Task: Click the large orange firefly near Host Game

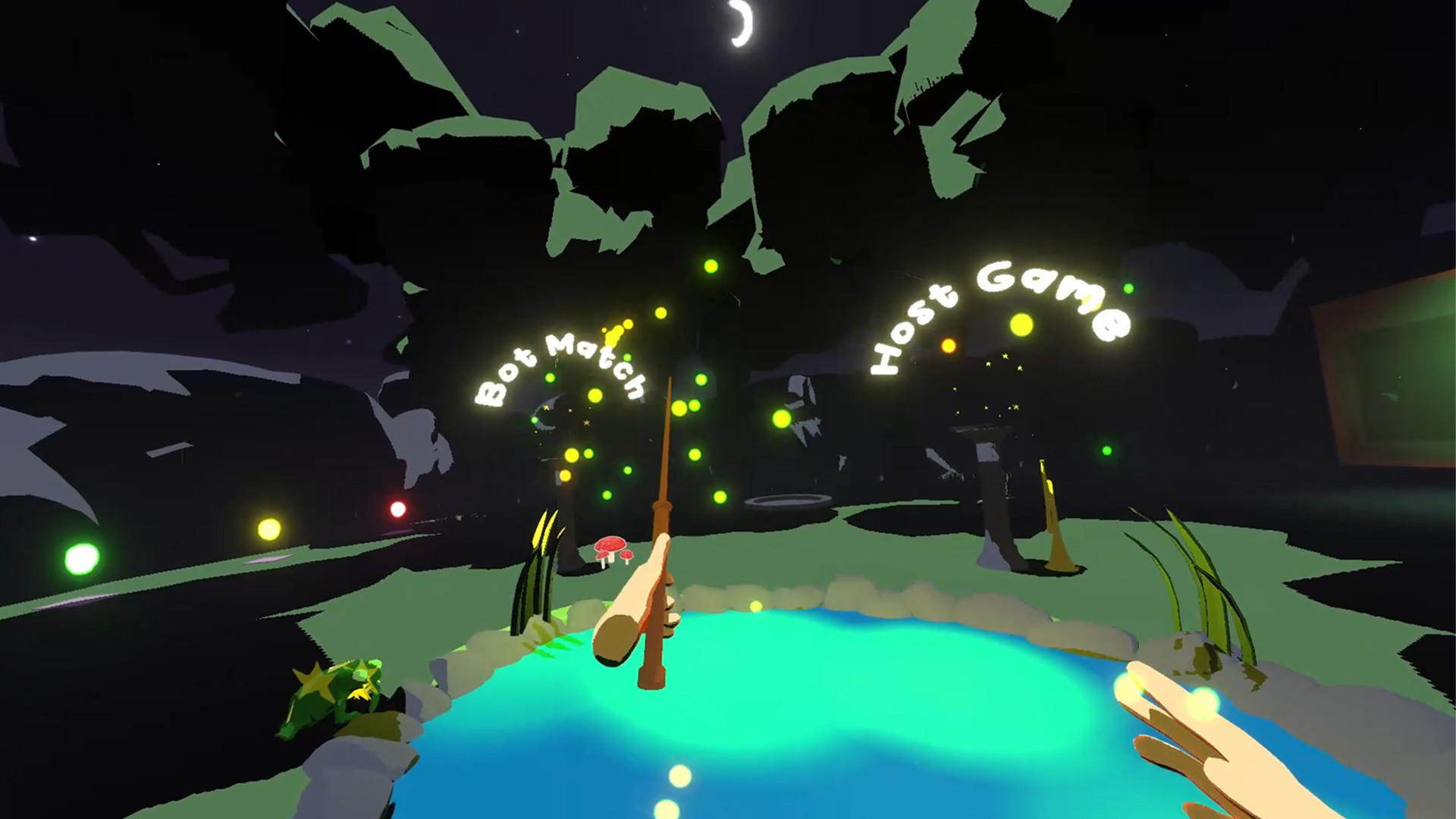Action: click(946, 345)
